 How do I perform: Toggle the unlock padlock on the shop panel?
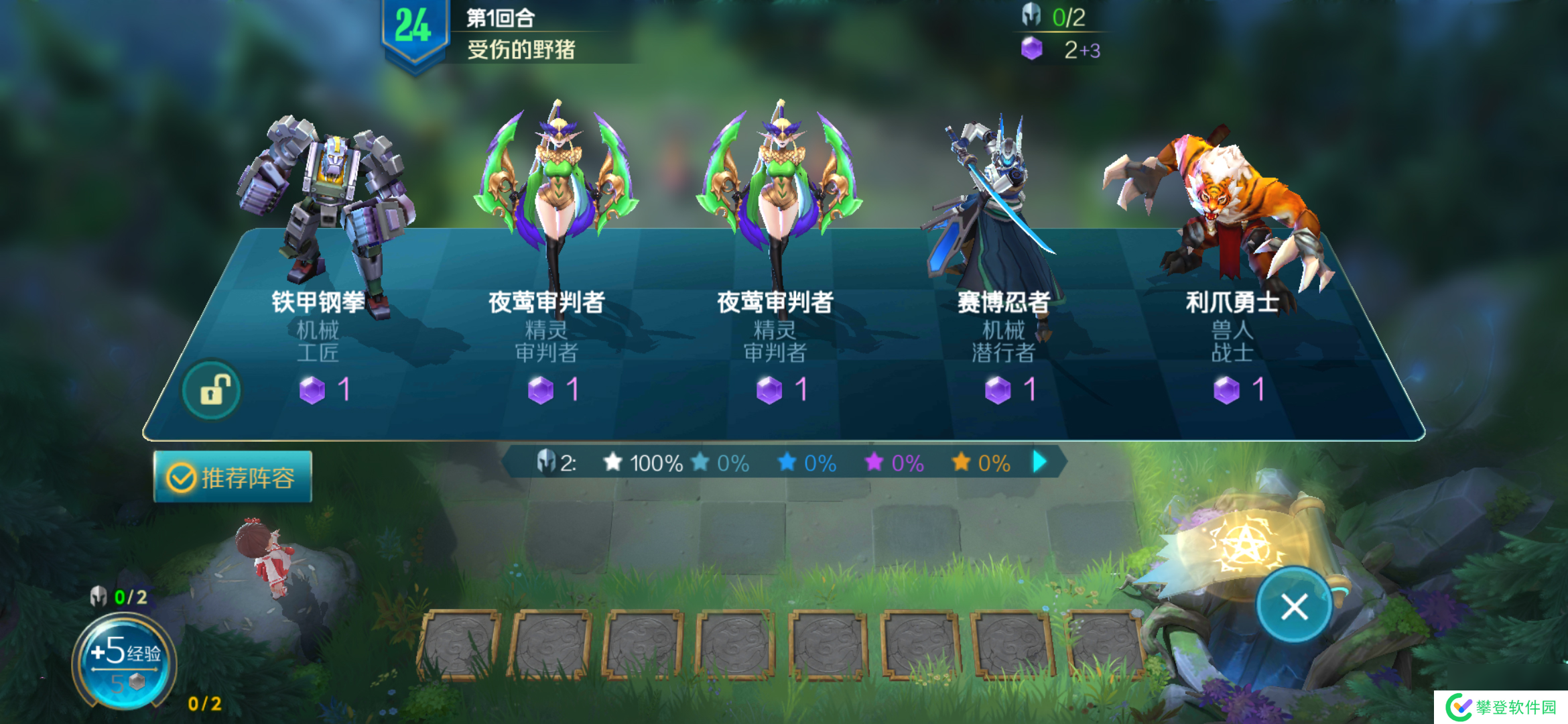tap(211, 389)
